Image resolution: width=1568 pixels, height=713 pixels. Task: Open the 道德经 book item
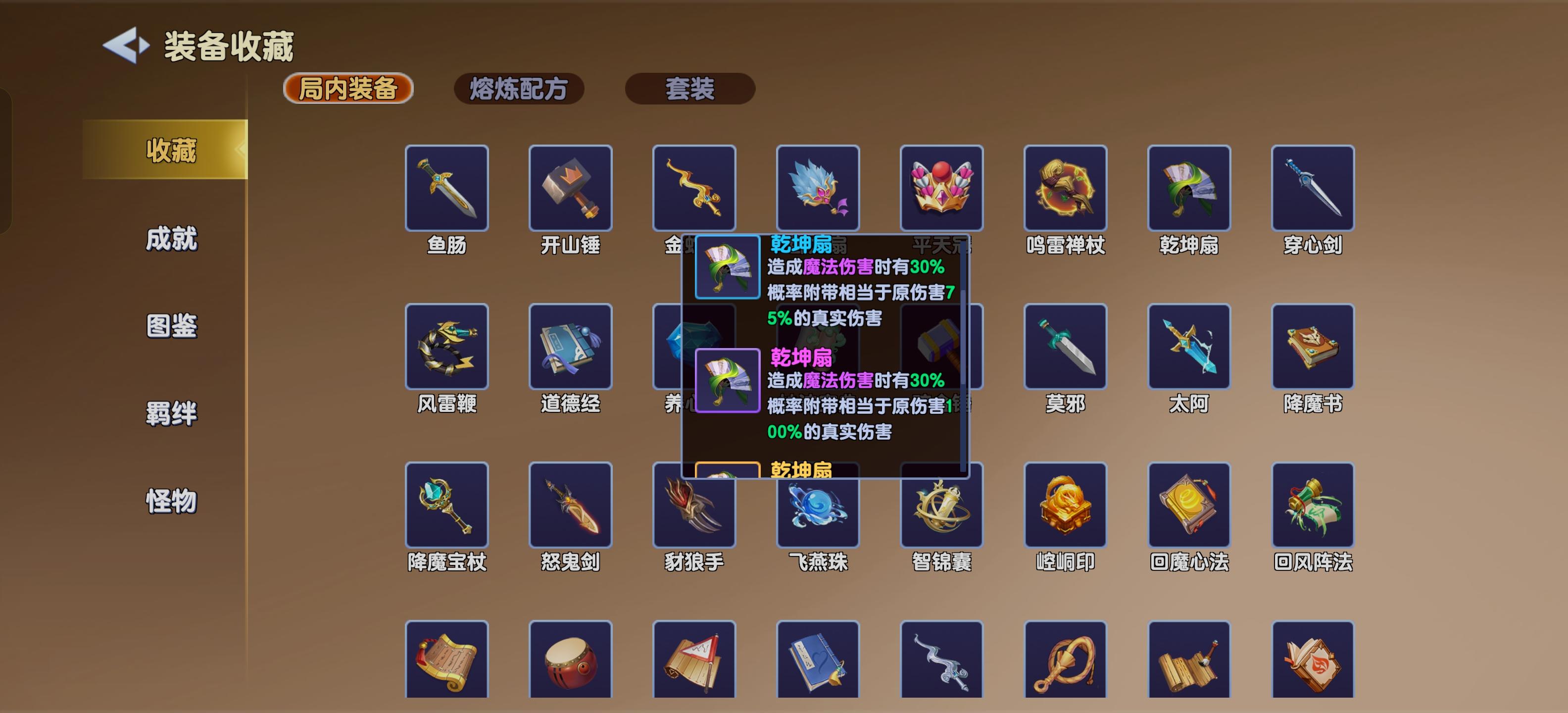[x=571, y=347]
